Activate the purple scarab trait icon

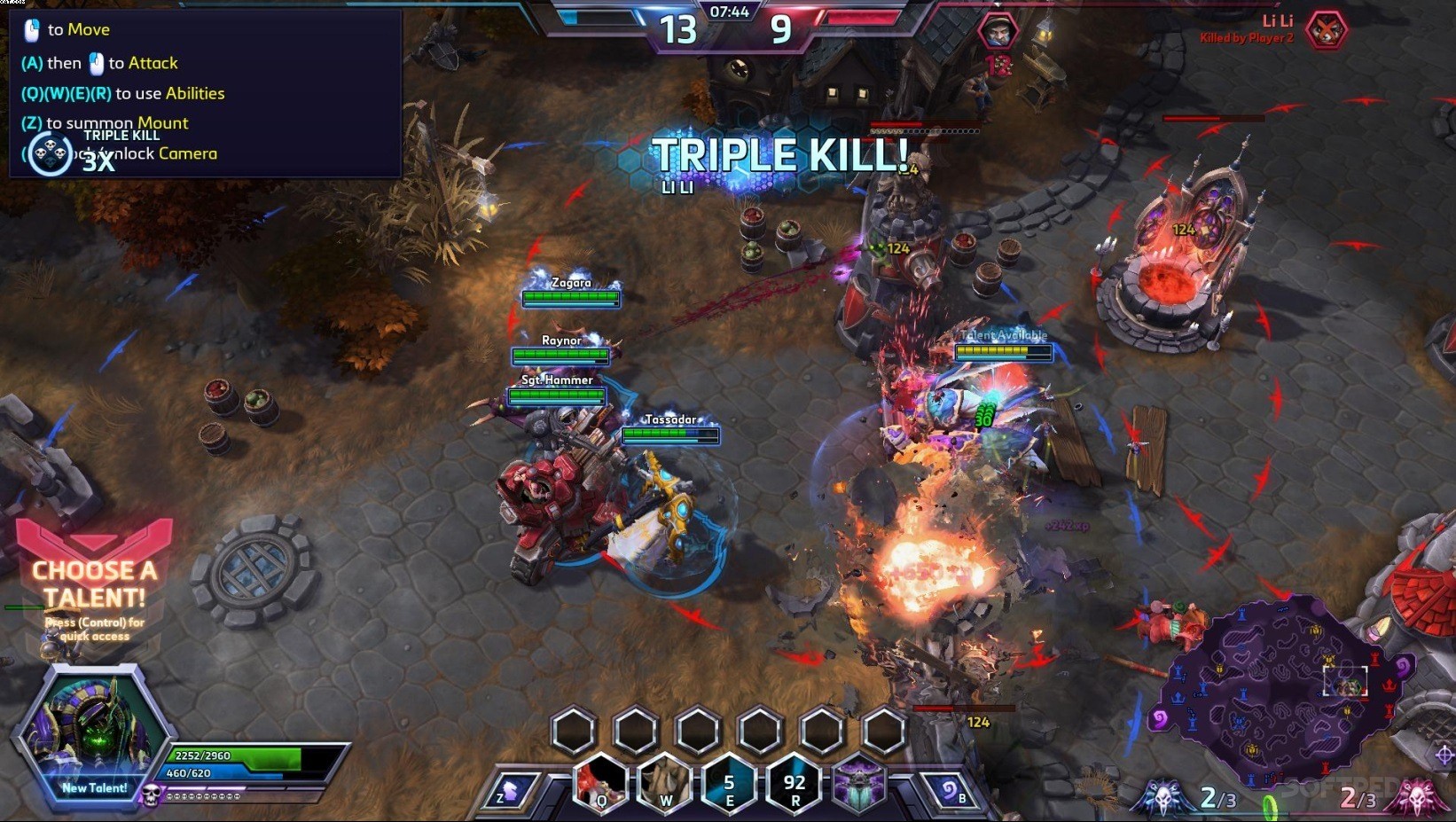click(x=858, y=782)
